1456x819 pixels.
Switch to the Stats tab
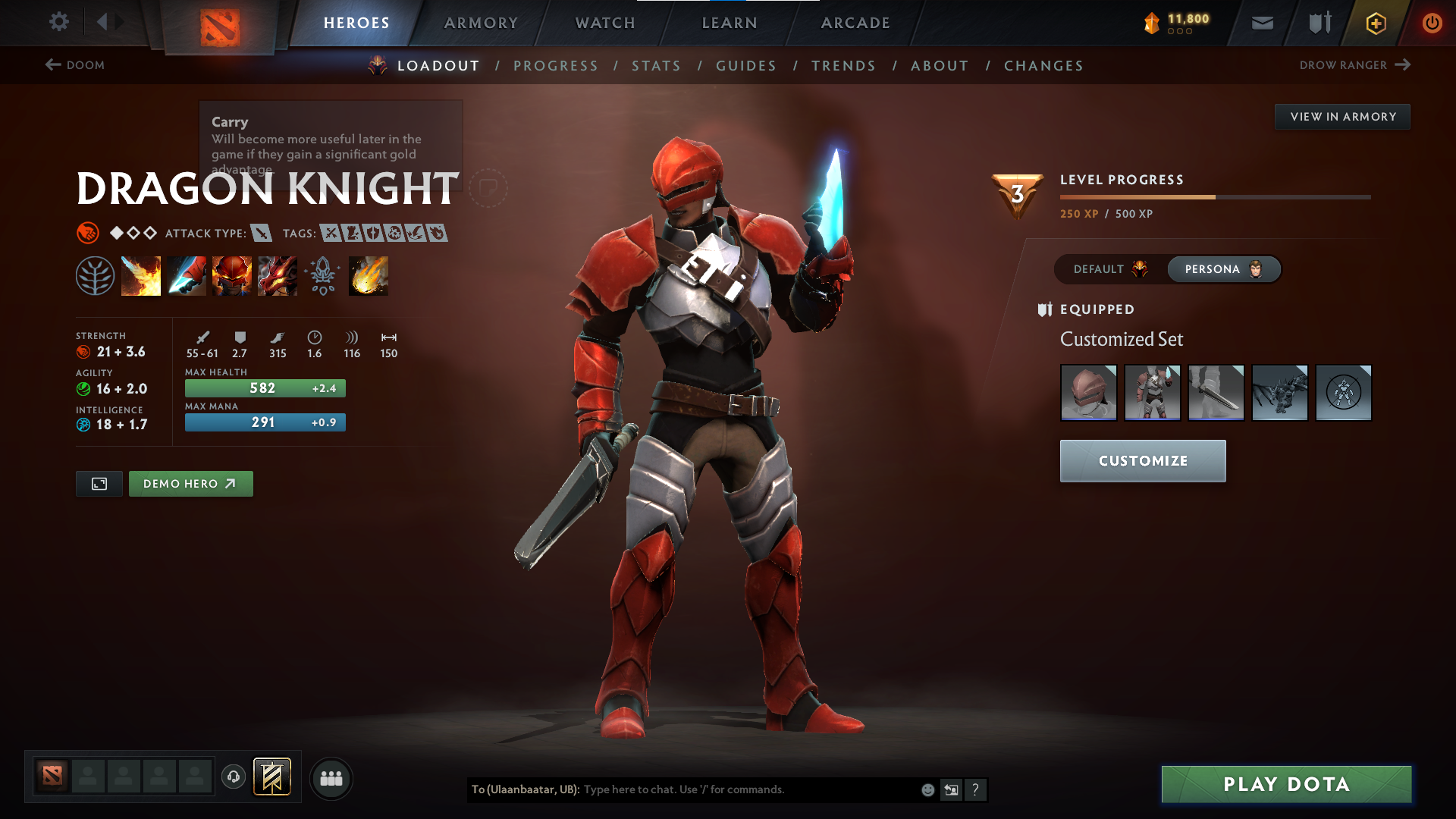click(656, 66)
